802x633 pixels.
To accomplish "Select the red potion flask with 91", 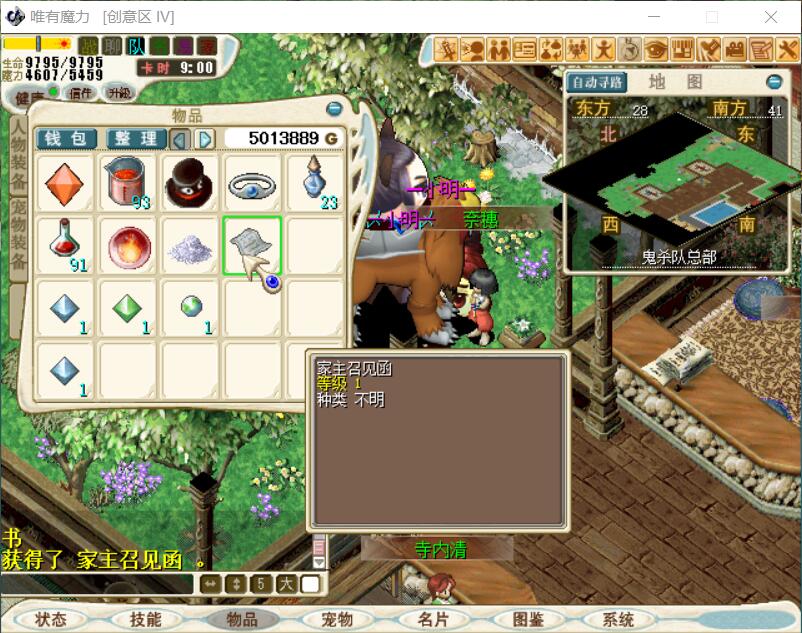I will click(65, 245).
